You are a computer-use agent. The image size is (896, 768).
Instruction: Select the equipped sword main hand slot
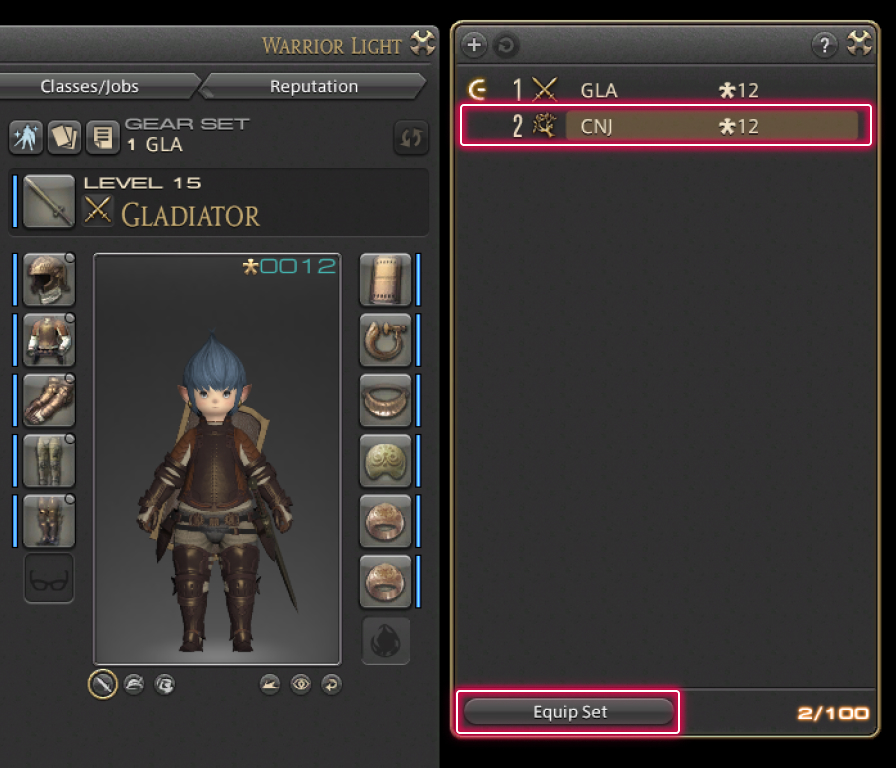(49, 200)
